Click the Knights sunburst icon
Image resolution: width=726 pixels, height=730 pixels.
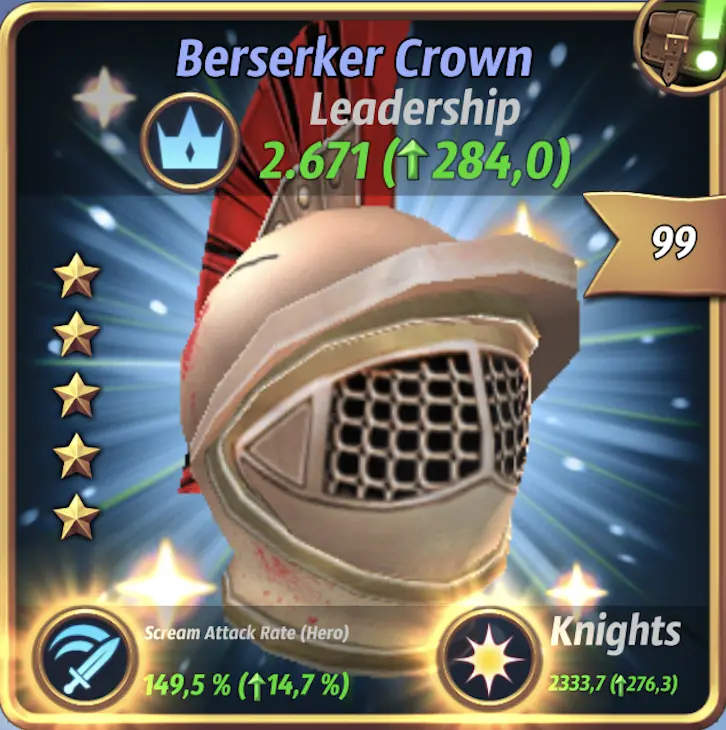pos(482,655)
